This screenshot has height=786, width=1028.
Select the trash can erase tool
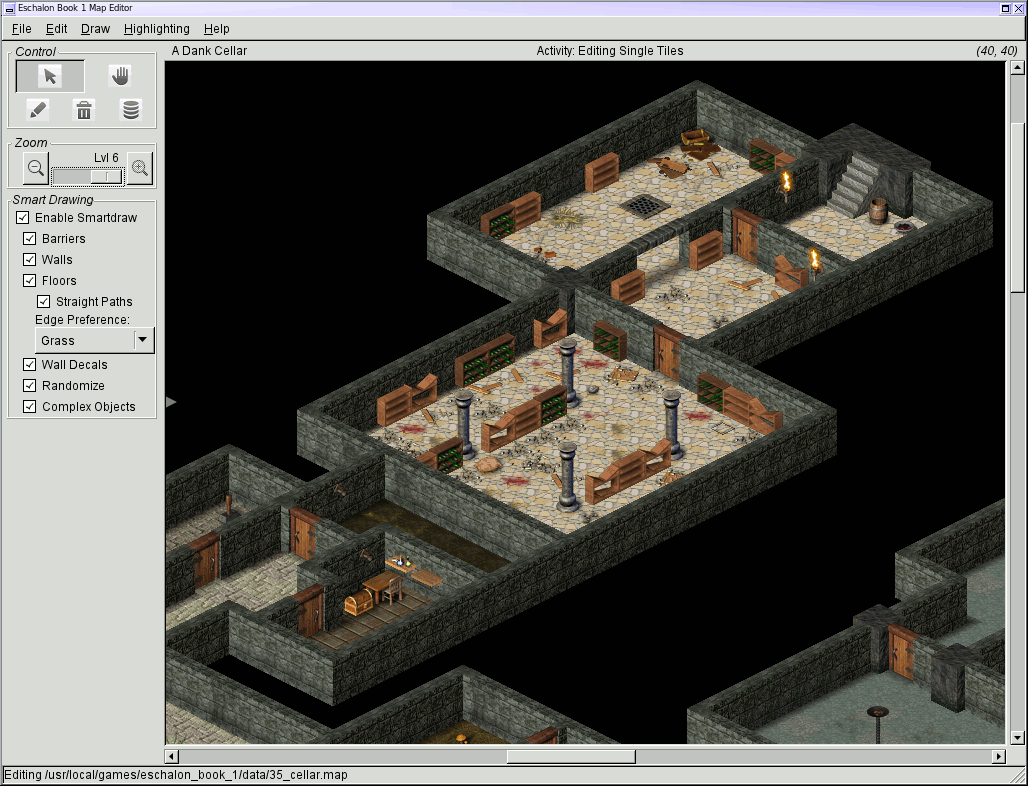(x=85, y=110)
